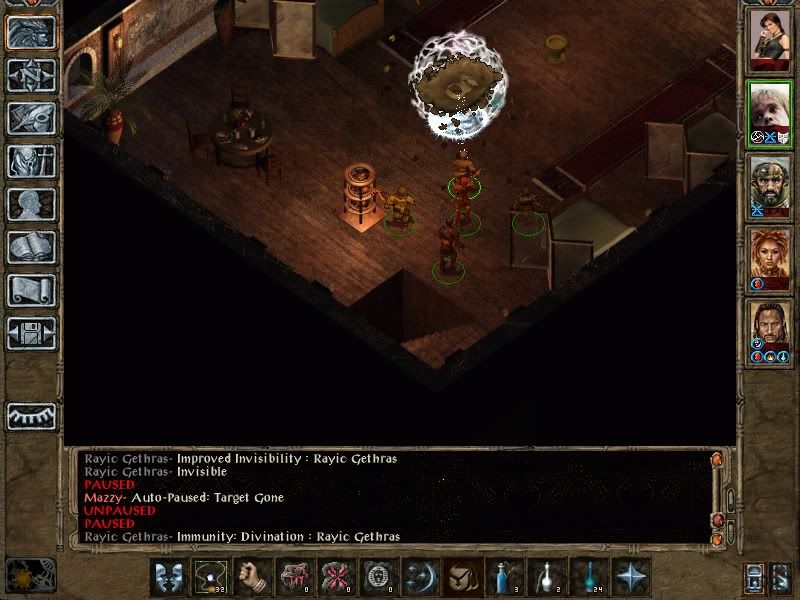
Task: Select the dark-skinned long-haired man portrait
Action: tap(770, 332)
